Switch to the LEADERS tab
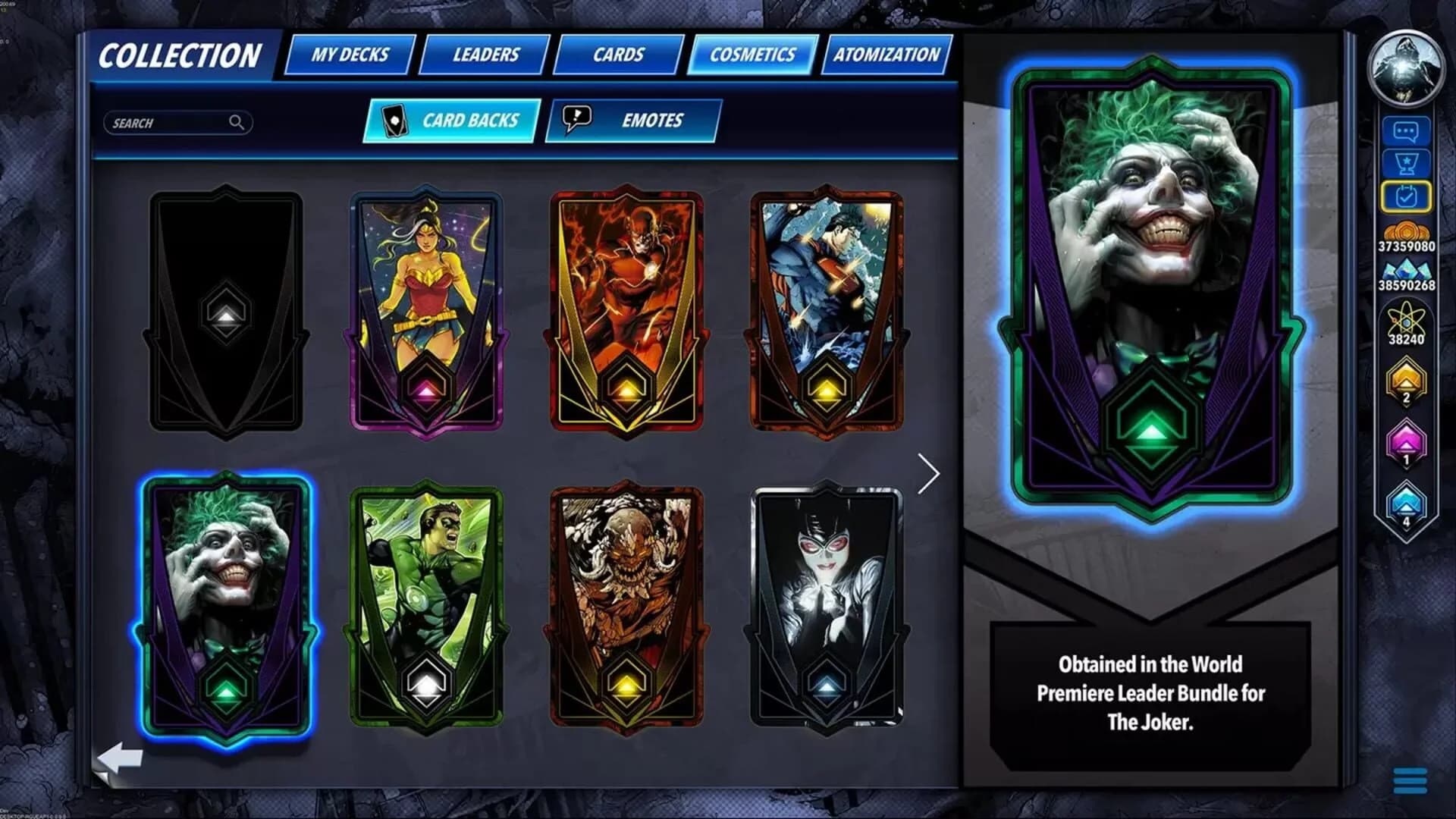 click(485, 55)
